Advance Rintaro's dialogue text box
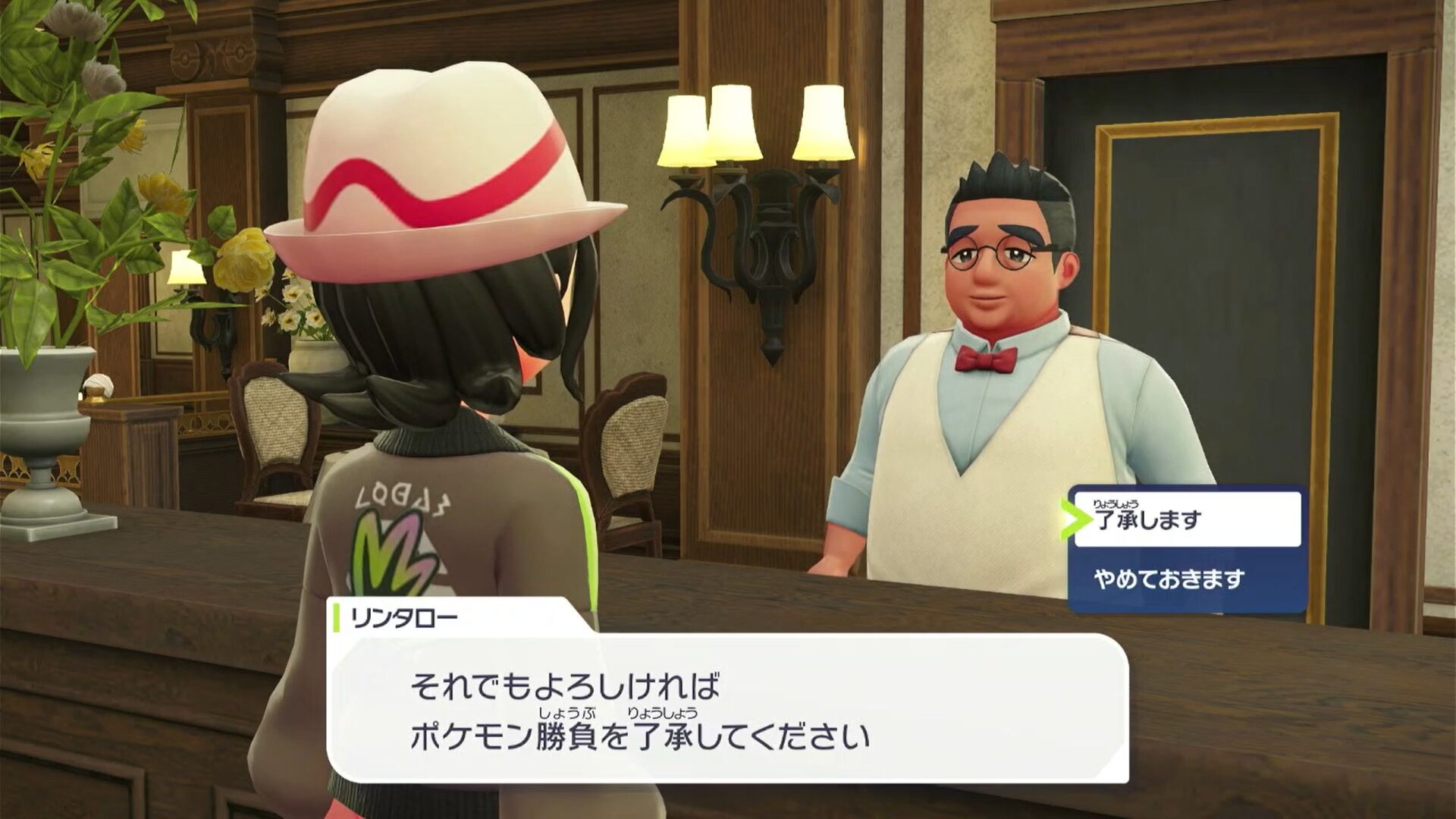1456x819 pixels. coord(726,709)
